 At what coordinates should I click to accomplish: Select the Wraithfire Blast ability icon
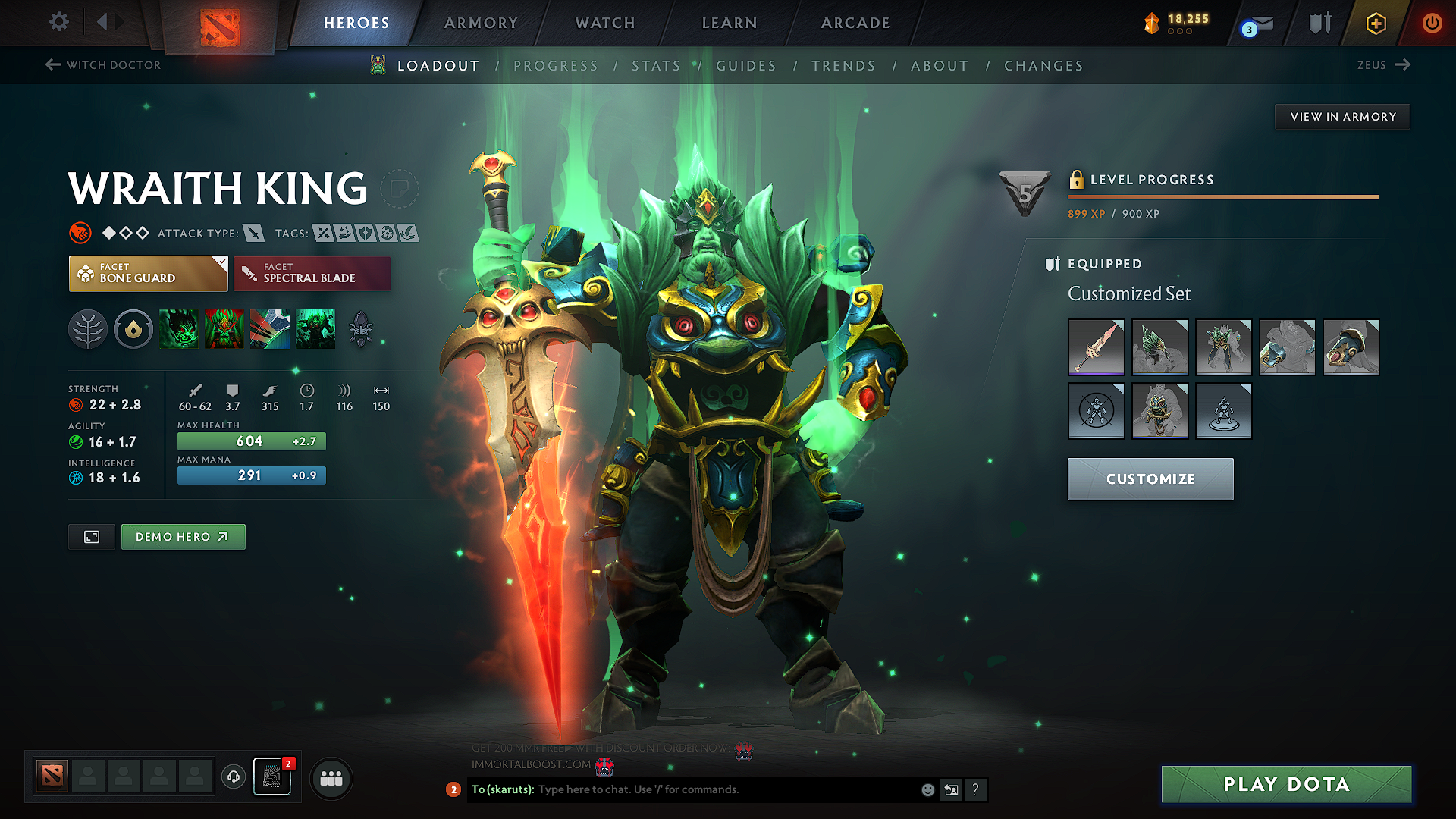tap(178, 329)
